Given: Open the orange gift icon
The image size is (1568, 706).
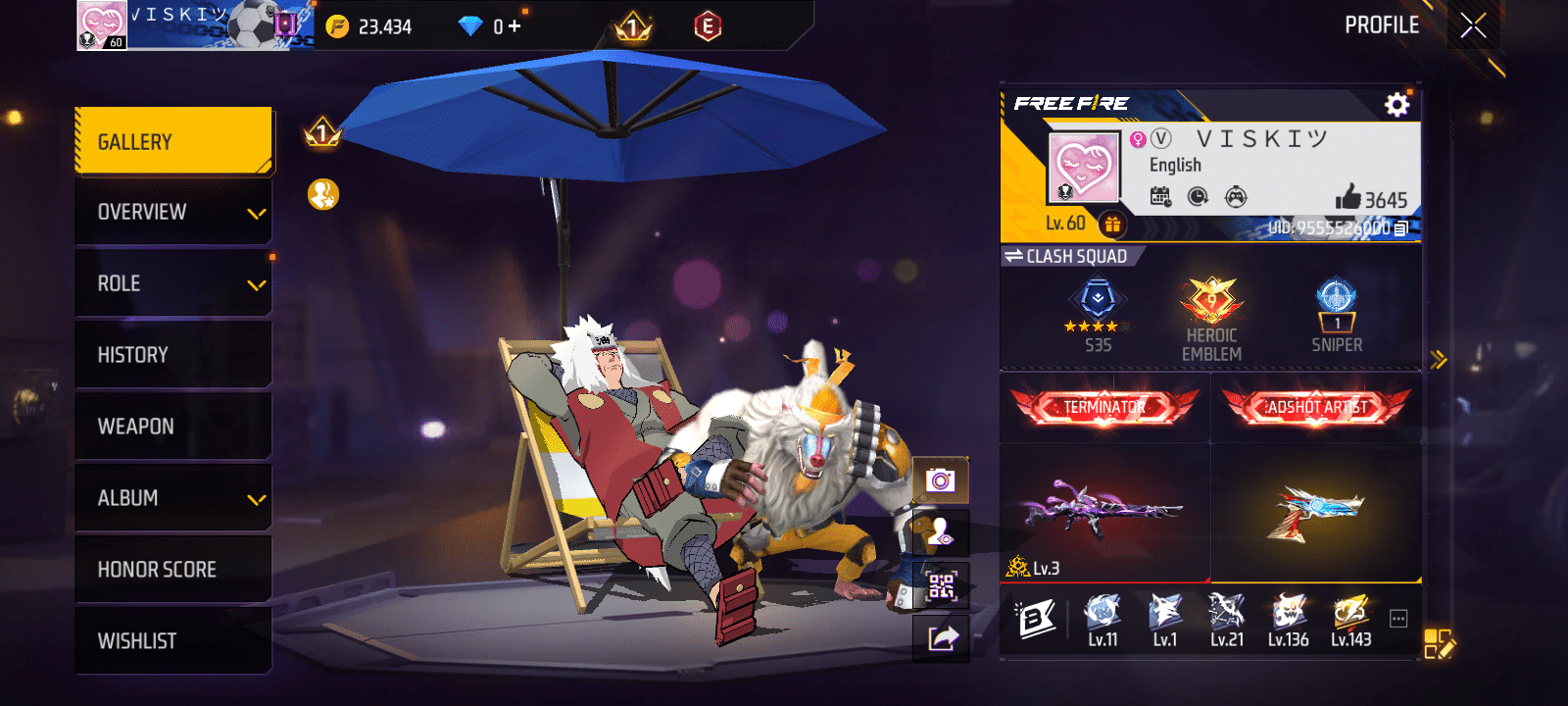Looking at the screenshot, I should pos(1112,225).
